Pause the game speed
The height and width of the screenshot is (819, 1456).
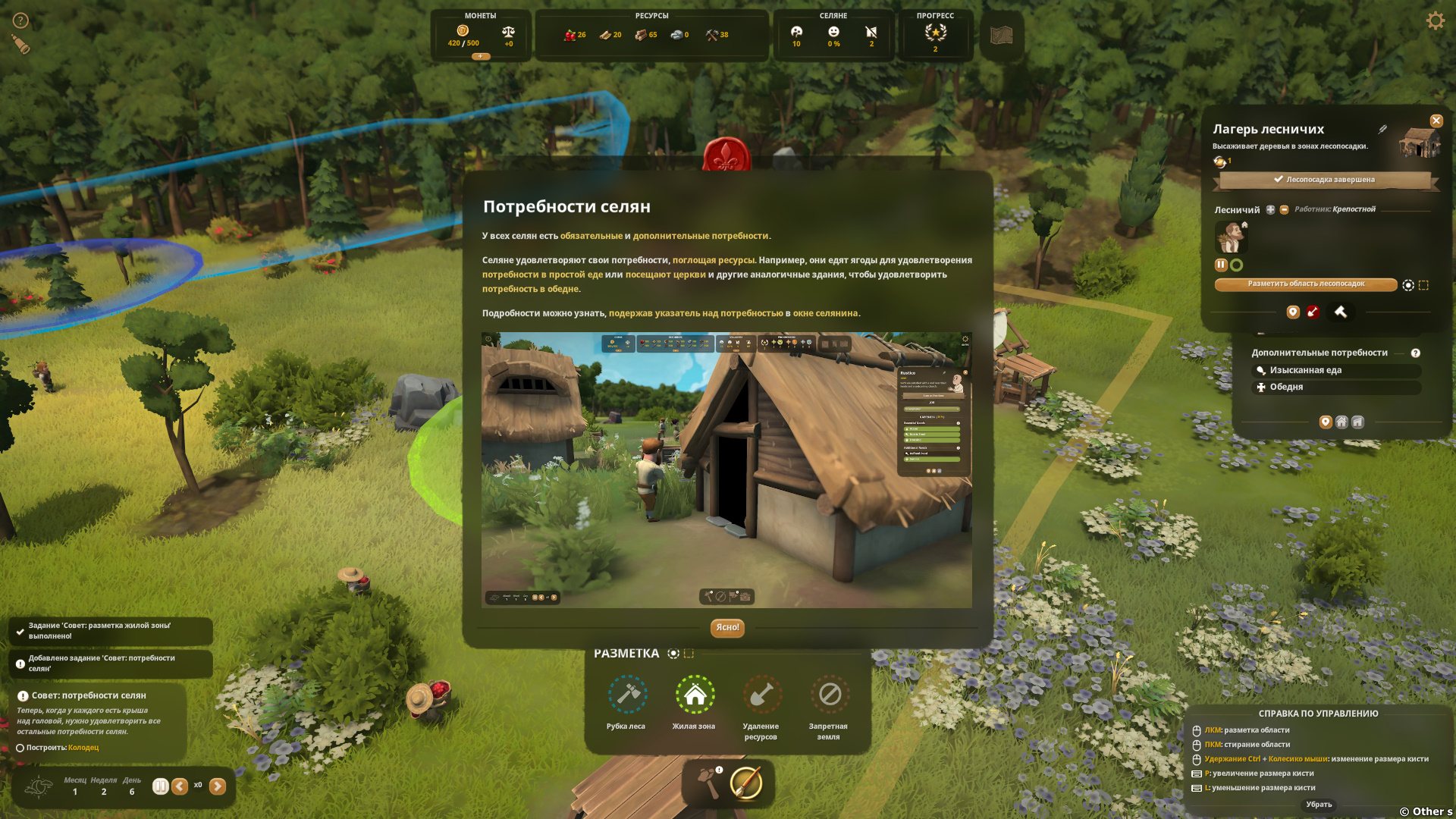coord(160,786)
